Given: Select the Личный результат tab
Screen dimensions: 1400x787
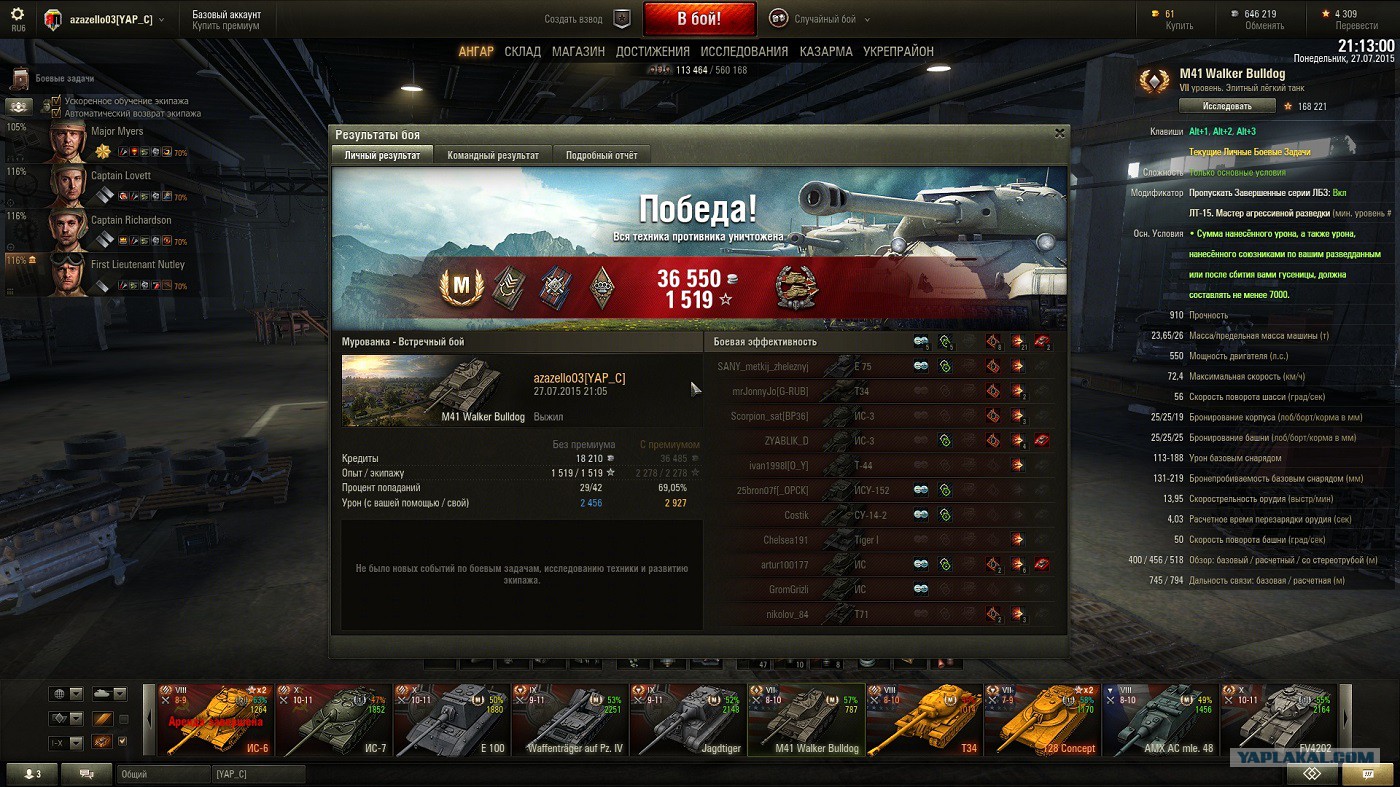Looking at the screenshot, I should tap(382, 155).
